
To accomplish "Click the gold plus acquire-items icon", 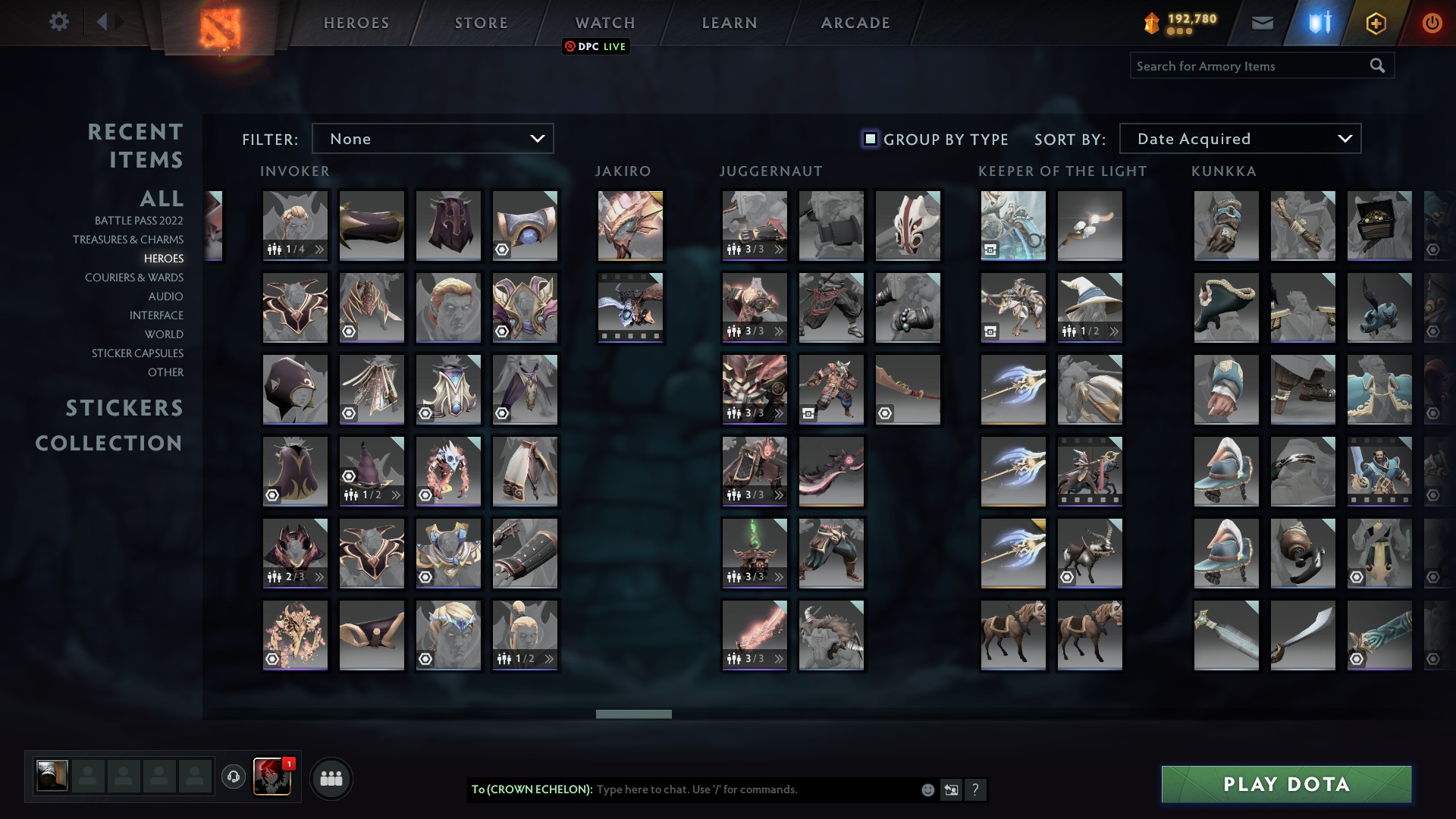I will point(1376,23).
